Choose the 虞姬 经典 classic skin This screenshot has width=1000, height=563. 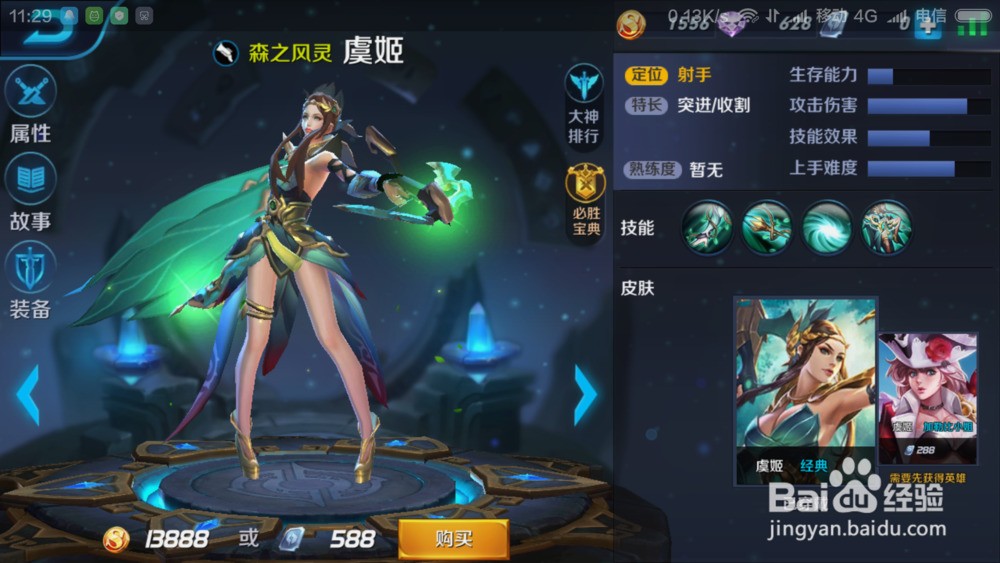pyautogui.click(x=805, y=390)
